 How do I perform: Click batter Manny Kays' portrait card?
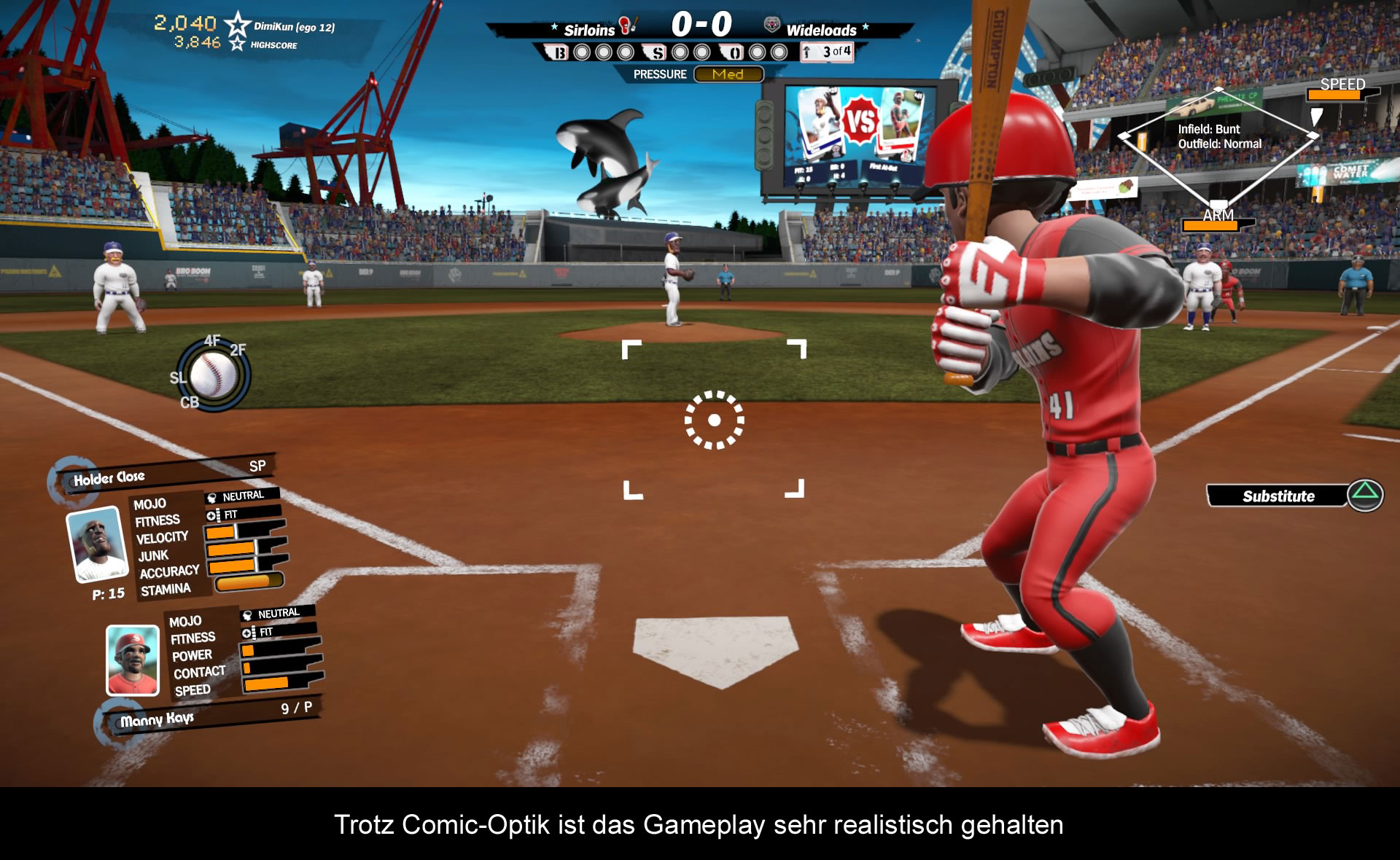[132, 660]
